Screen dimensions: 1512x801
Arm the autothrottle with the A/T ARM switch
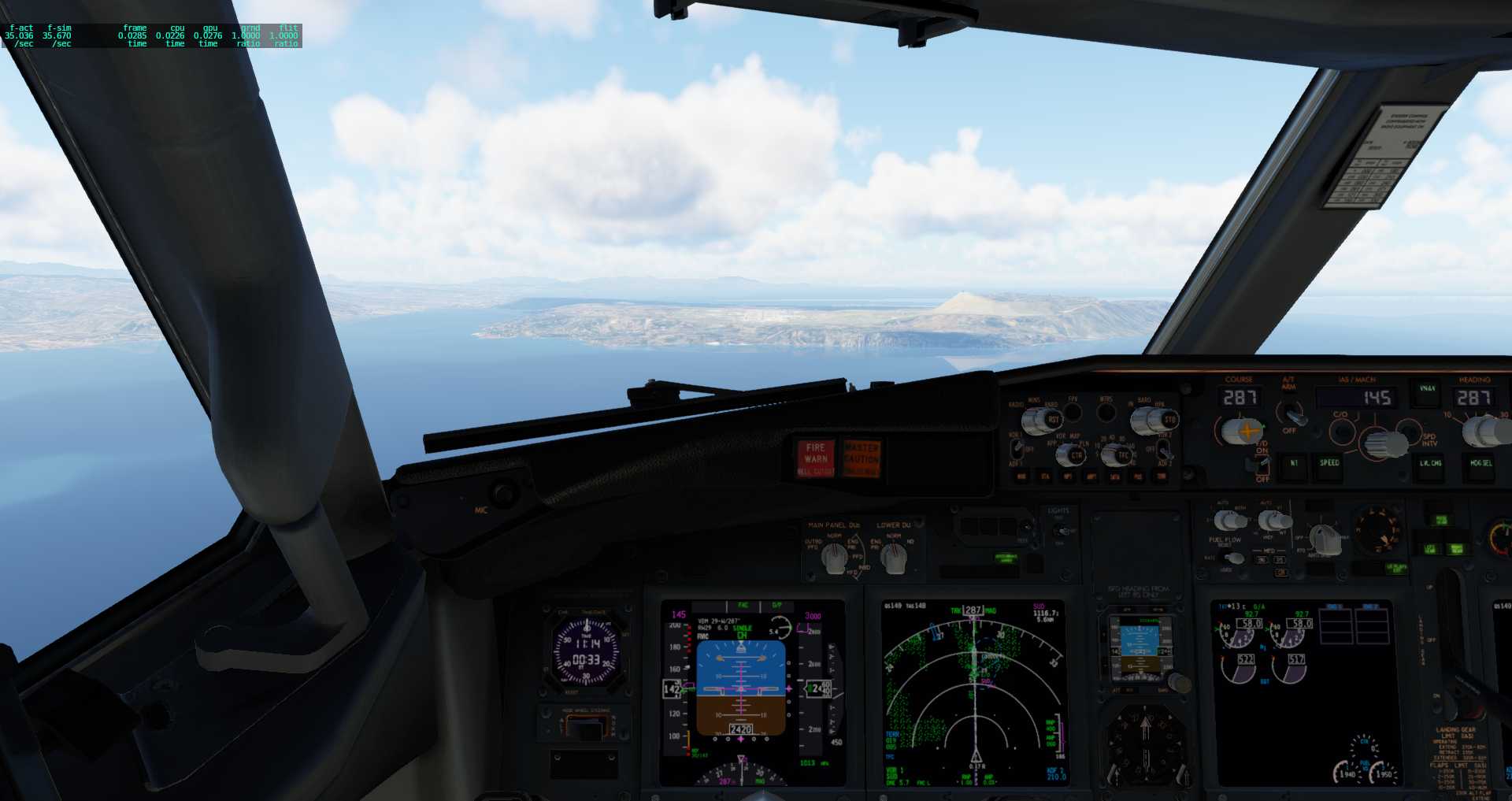pyautogui.click(x=1295, y=415)
